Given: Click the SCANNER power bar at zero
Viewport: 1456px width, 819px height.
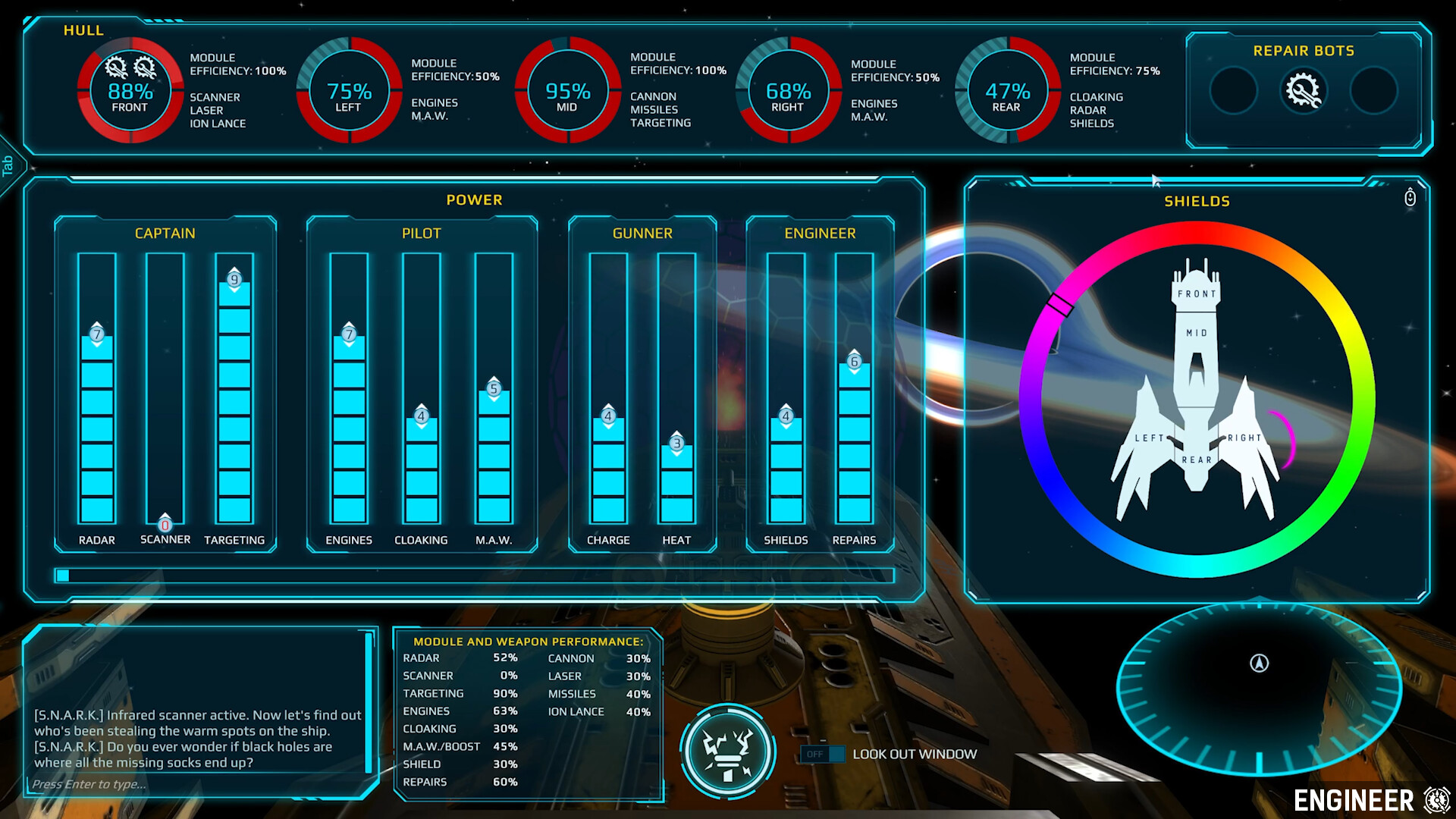Looking at the screenshot, I should pyautogui.click(x=165, y=523).
